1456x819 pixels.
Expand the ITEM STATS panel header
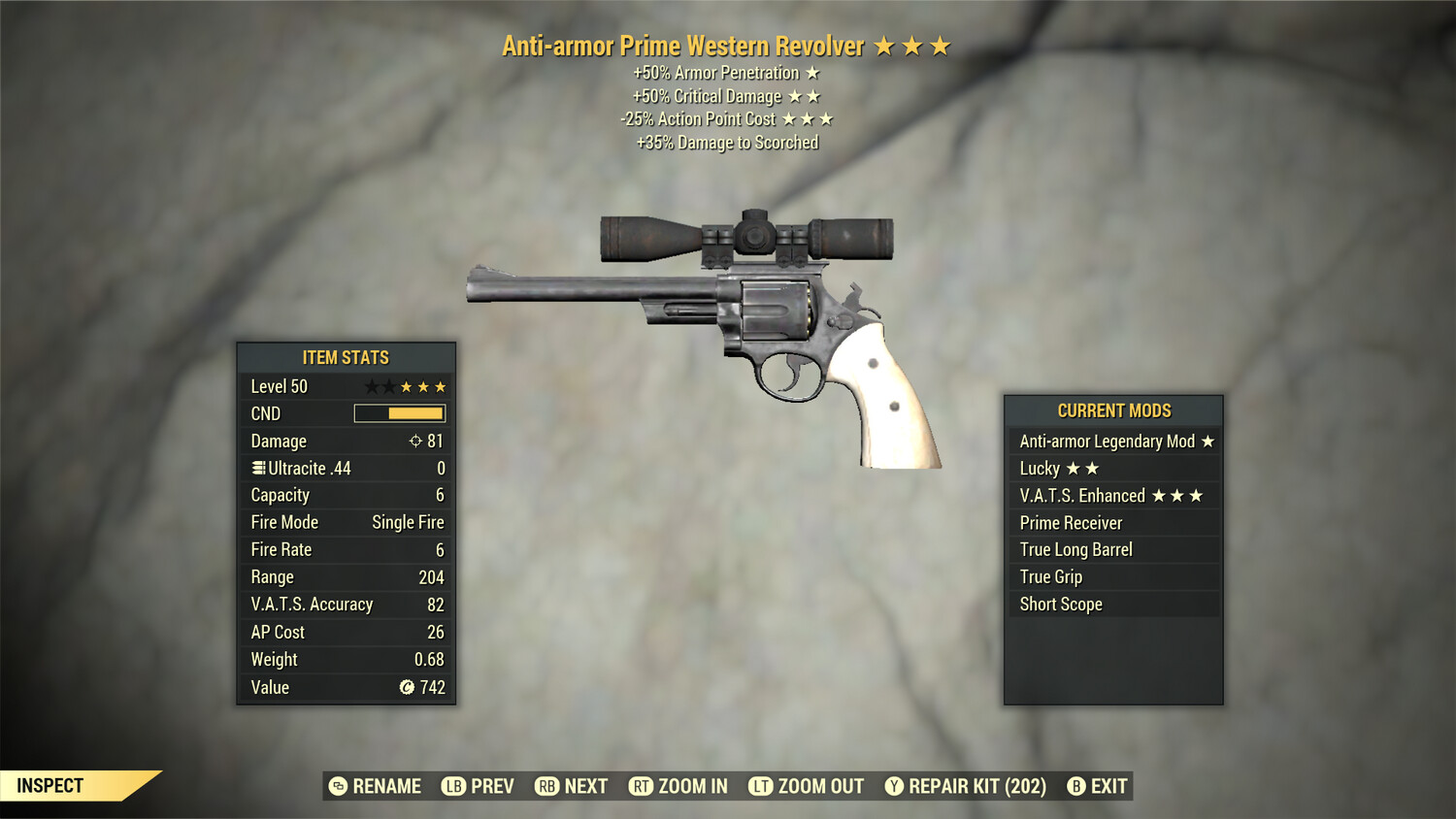pos(346,357)
